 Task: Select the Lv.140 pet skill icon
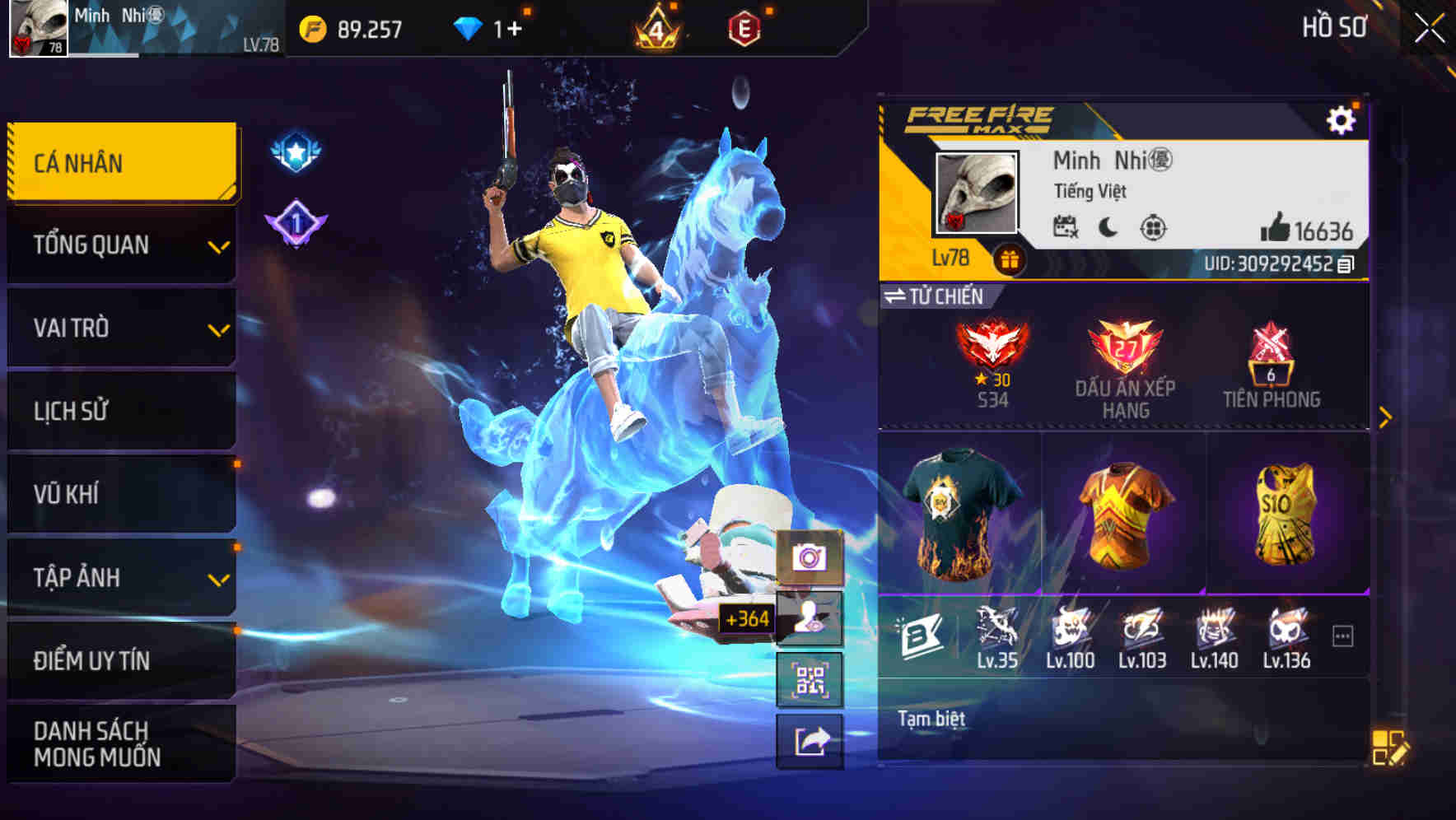coord(1212,630)
